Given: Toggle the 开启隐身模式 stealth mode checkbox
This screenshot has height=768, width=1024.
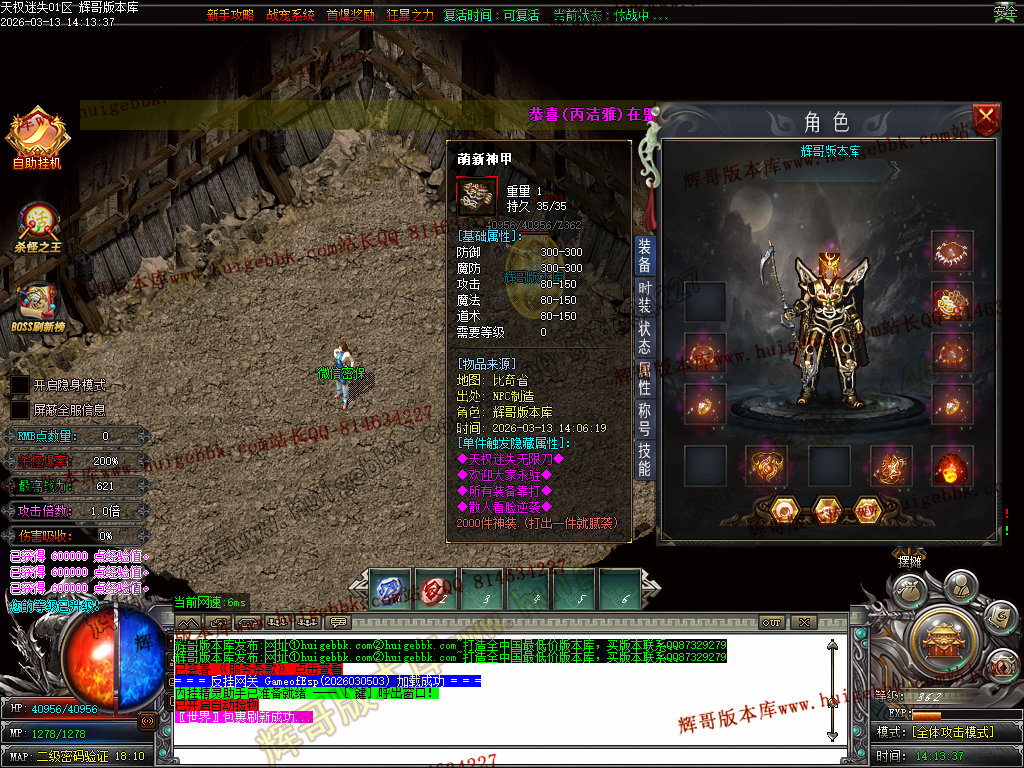Looking at the screenshot, I should point(20,385).
